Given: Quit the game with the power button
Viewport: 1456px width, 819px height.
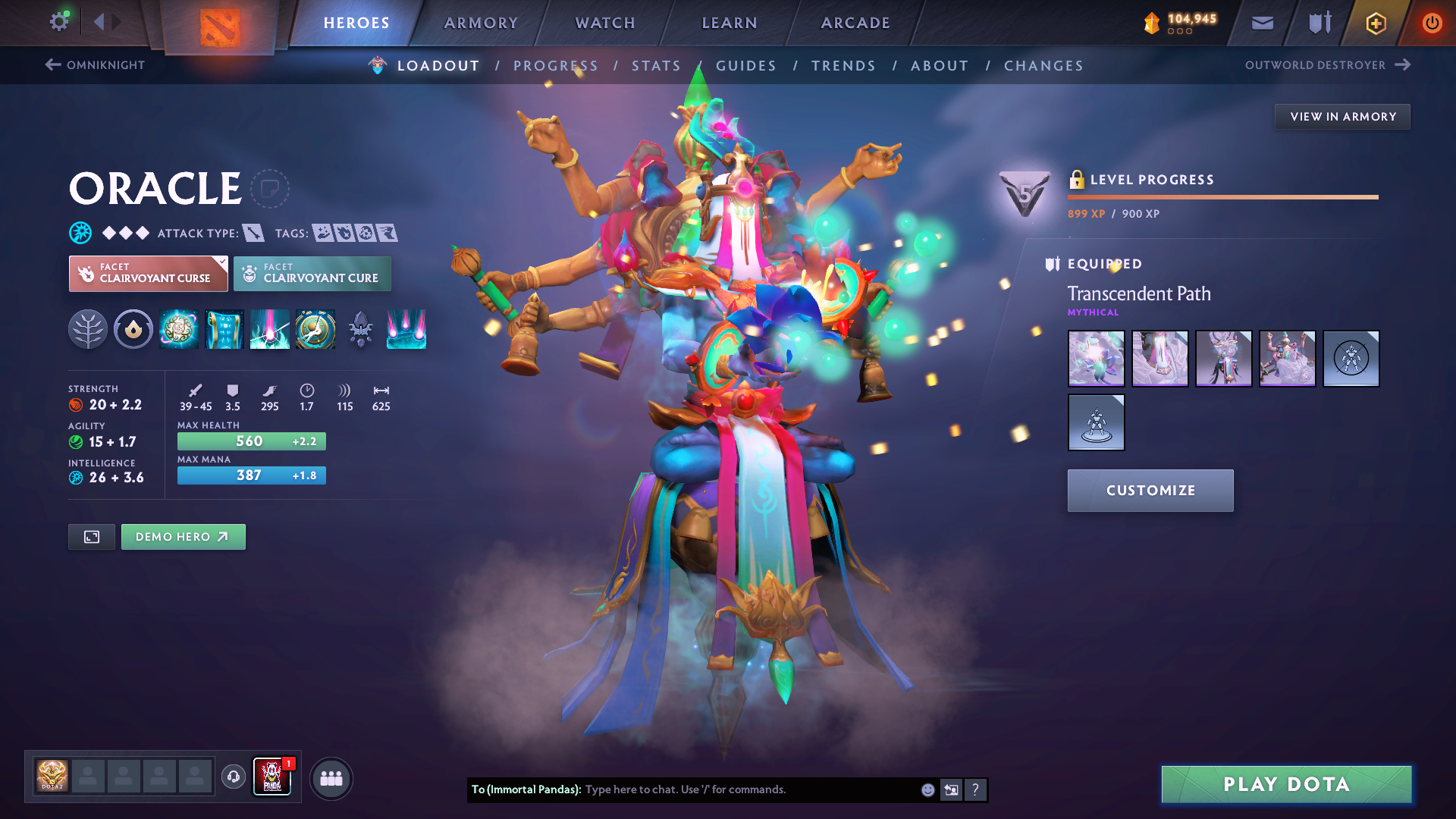Looking at the screenshot, I should pyautogui.click(x=1432, y=23).
